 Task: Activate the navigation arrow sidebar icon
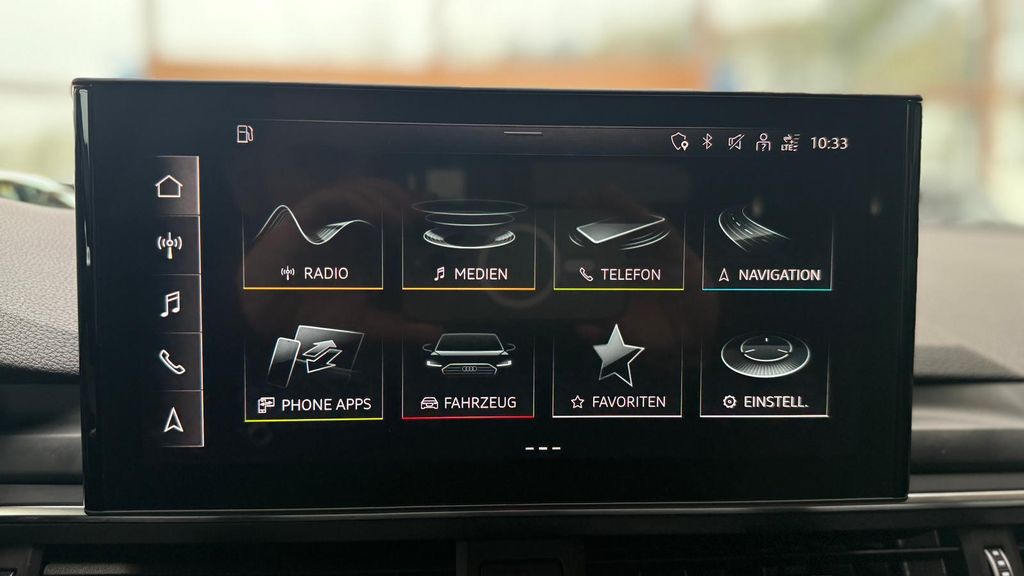173,420
